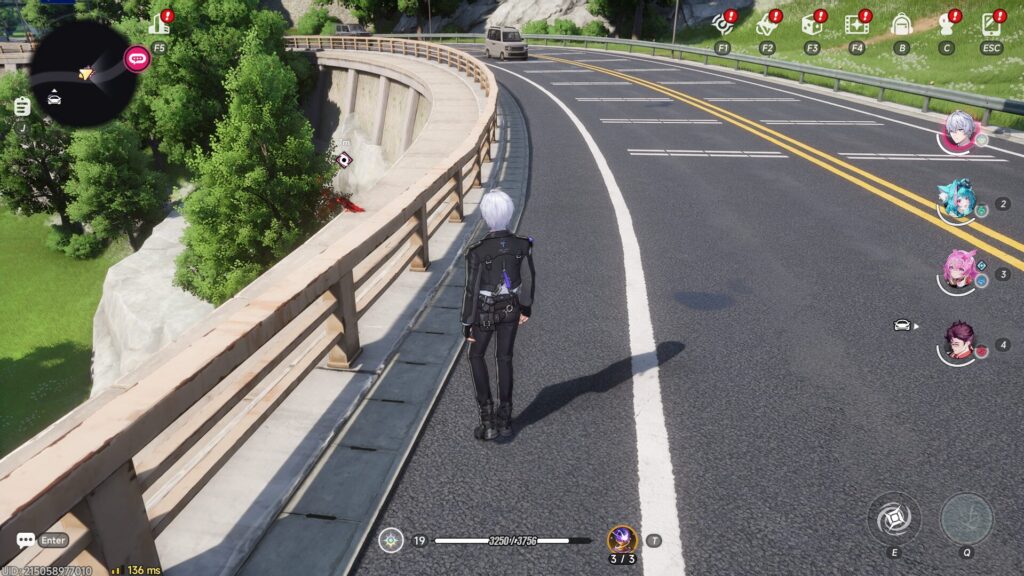1024x576 pixels.
Task: Click the white car icon beside party list
Action: point(902,325)
